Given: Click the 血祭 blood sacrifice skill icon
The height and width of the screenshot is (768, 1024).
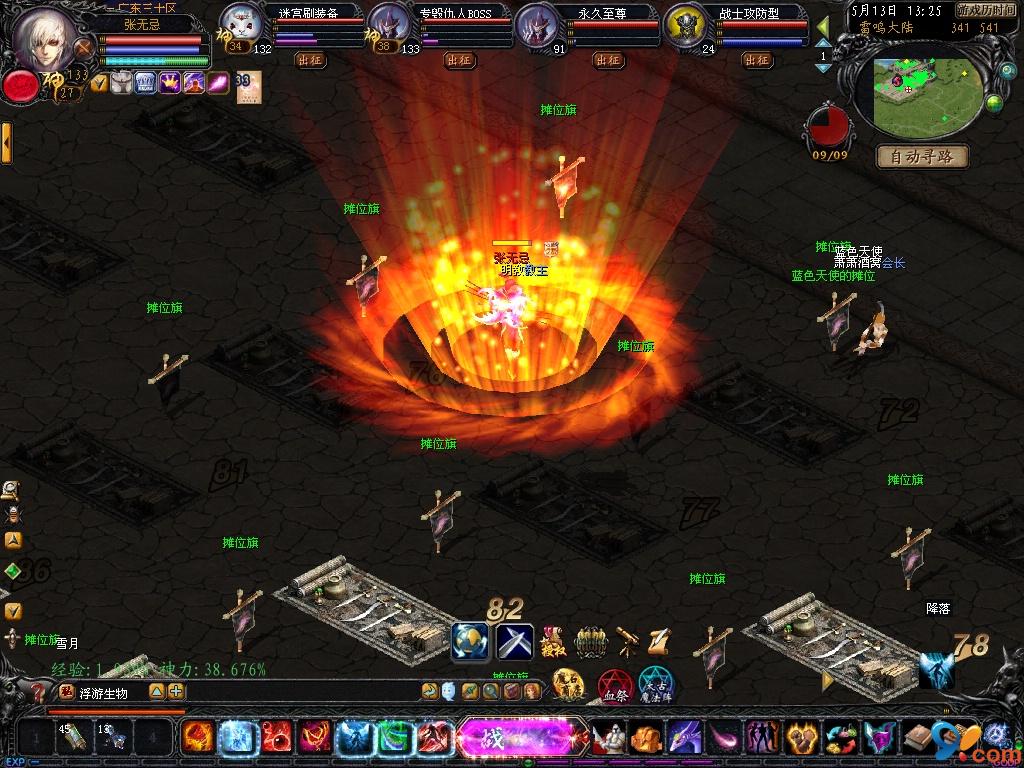Looking at the screenshot, I should point(614,687).
